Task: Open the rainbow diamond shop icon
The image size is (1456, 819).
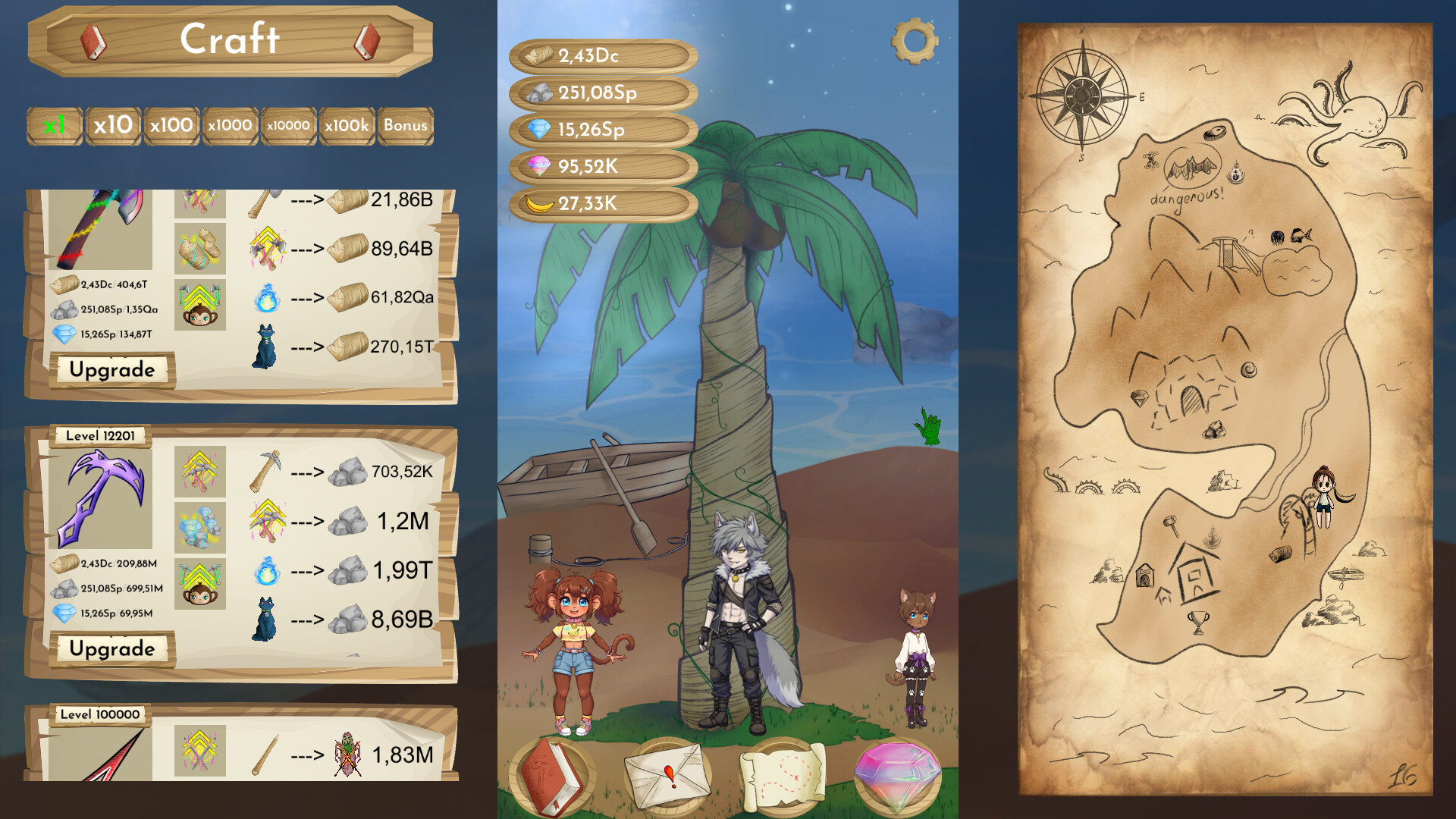Action: click(x=899, y=775)
